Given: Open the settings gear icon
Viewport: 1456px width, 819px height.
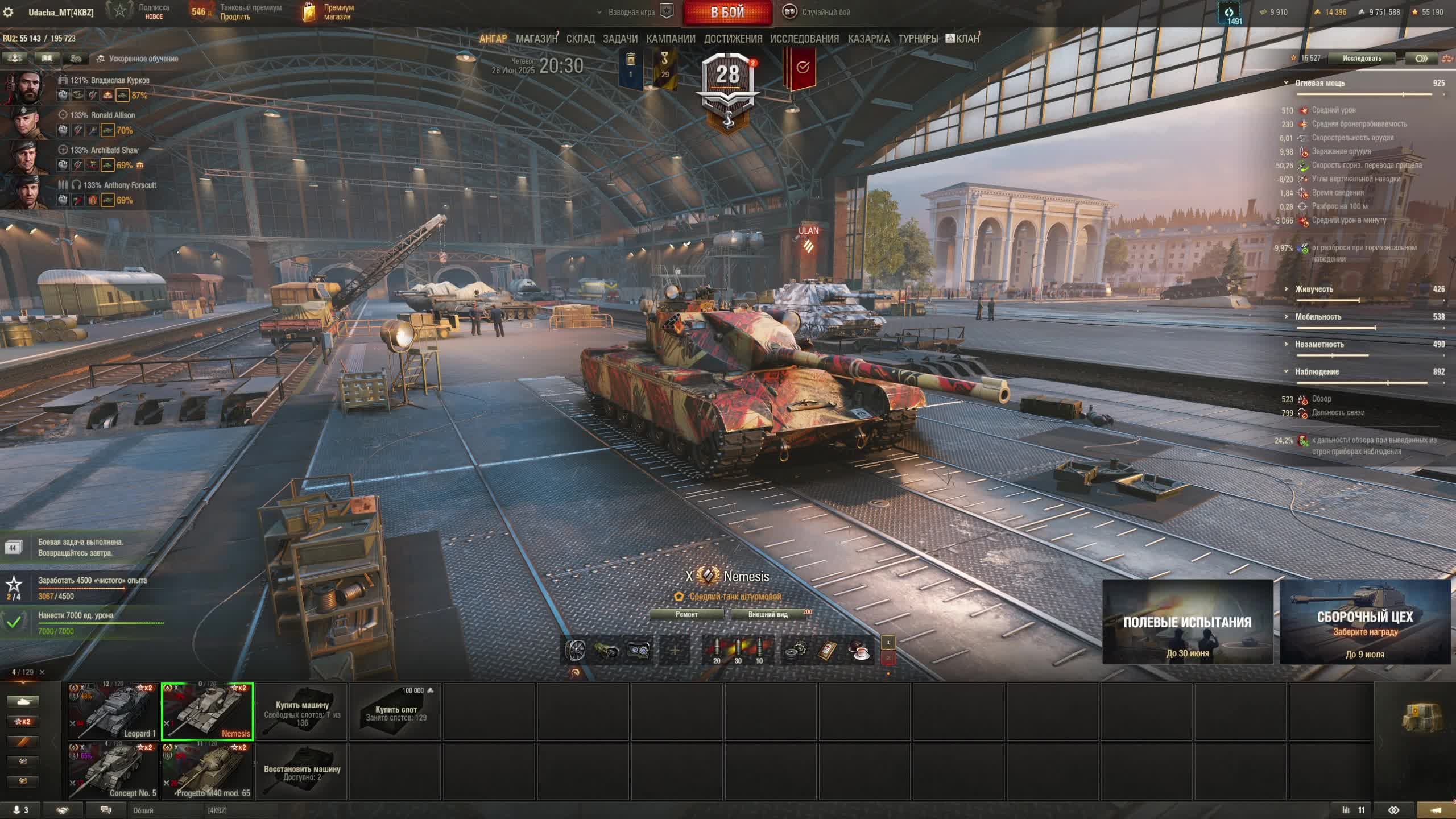Looking at the screenshot, I should [8, 12].
